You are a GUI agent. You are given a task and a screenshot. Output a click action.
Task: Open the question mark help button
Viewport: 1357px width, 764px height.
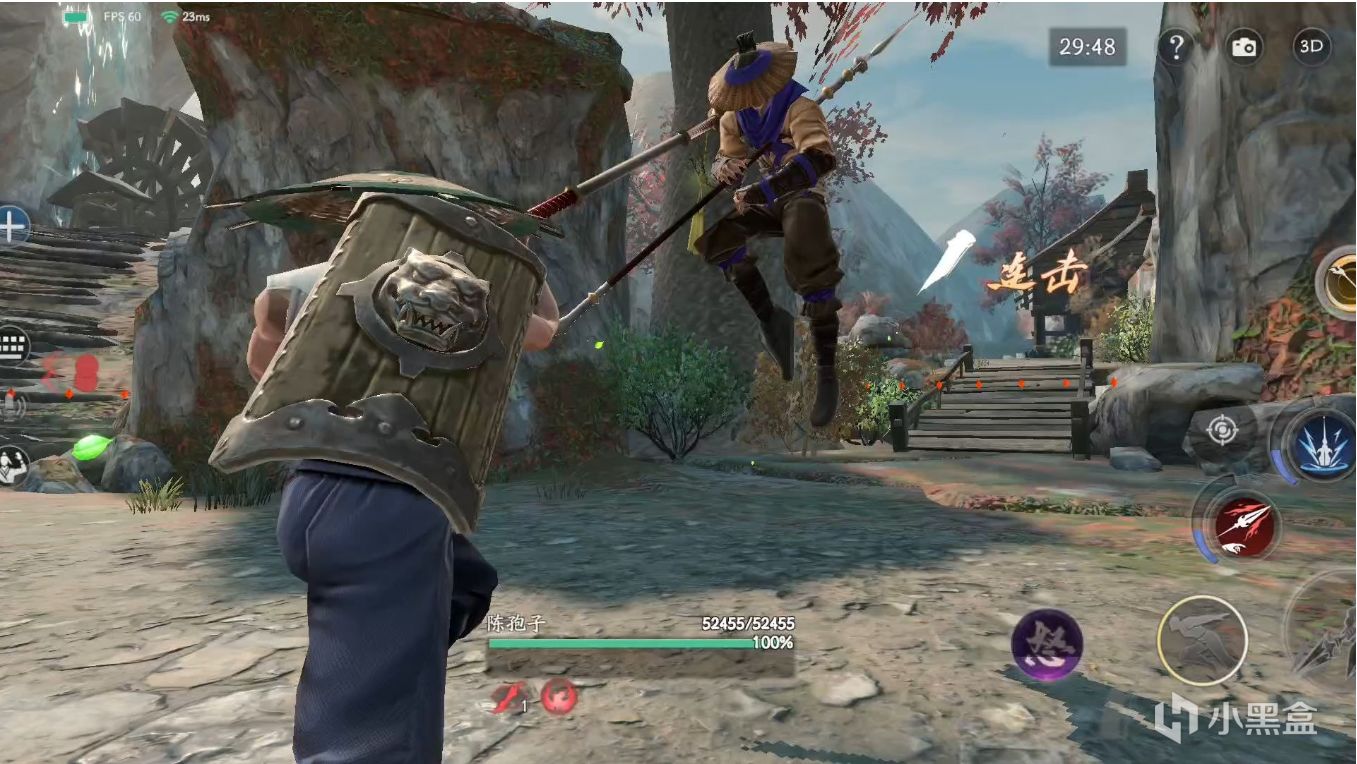point(1176,47)
